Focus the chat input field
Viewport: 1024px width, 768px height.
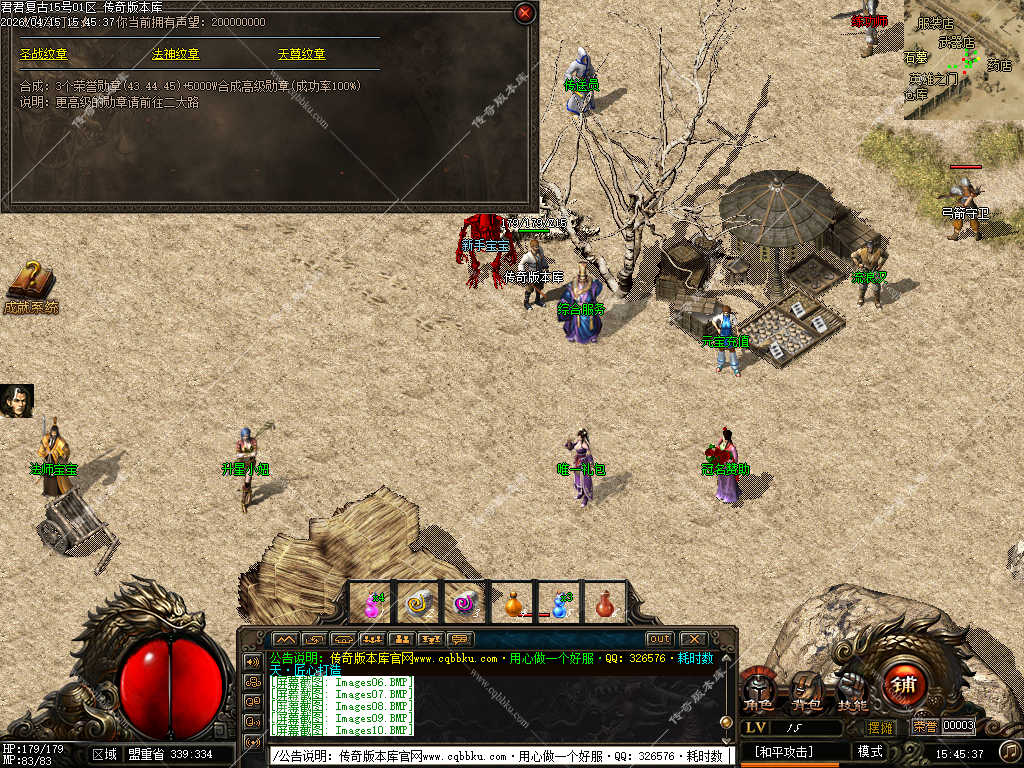500,756
